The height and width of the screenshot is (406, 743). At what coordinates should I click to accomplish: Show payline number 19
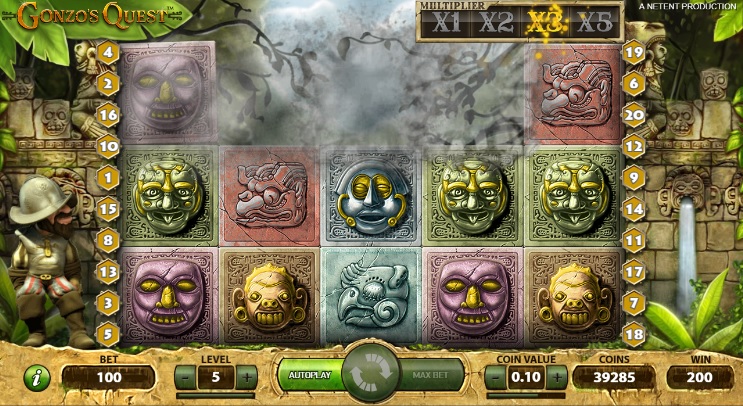[632, 52]
